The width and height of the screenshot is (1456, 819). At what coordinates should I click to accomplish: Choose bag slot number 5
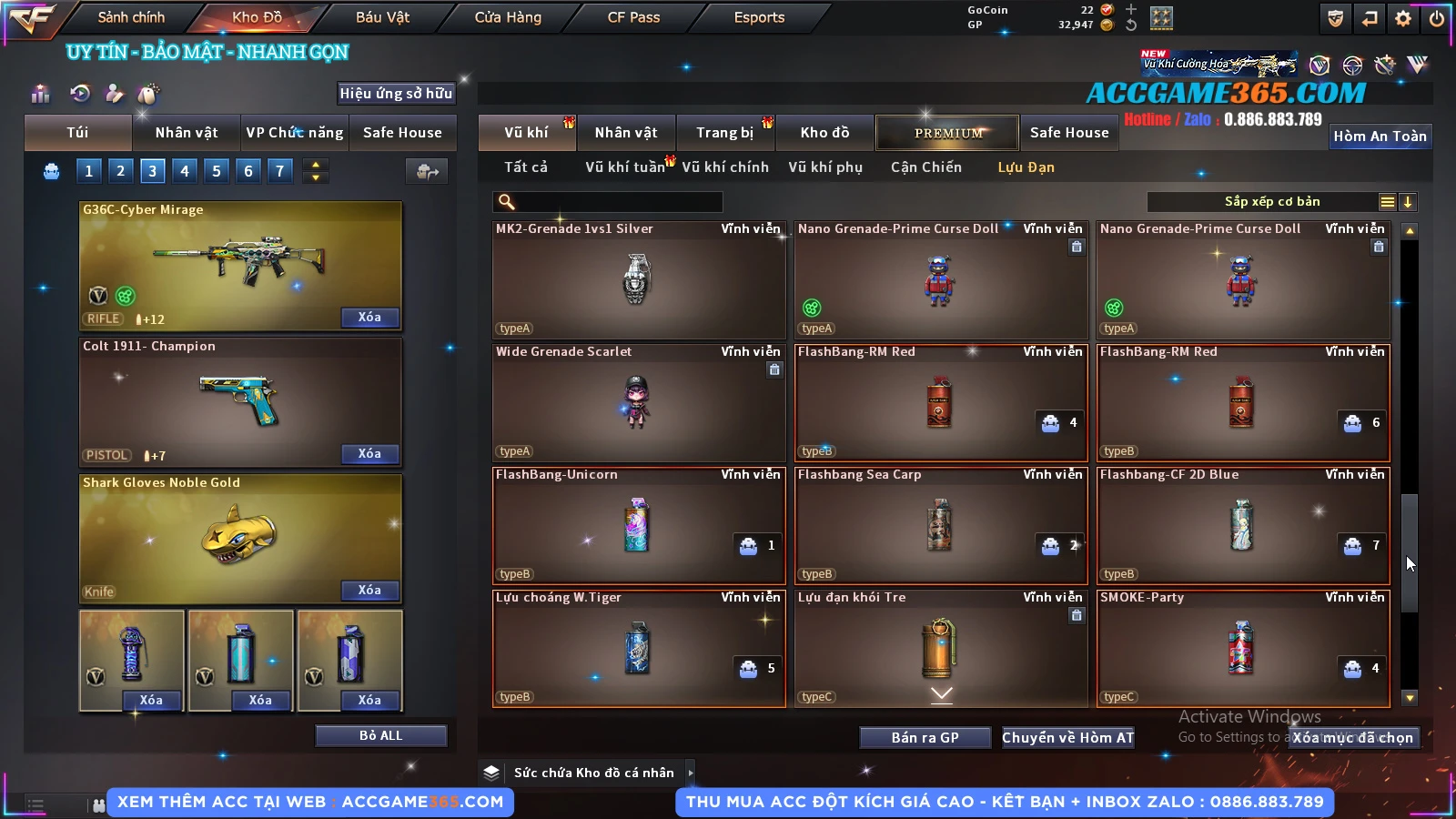tap(217, 171)
